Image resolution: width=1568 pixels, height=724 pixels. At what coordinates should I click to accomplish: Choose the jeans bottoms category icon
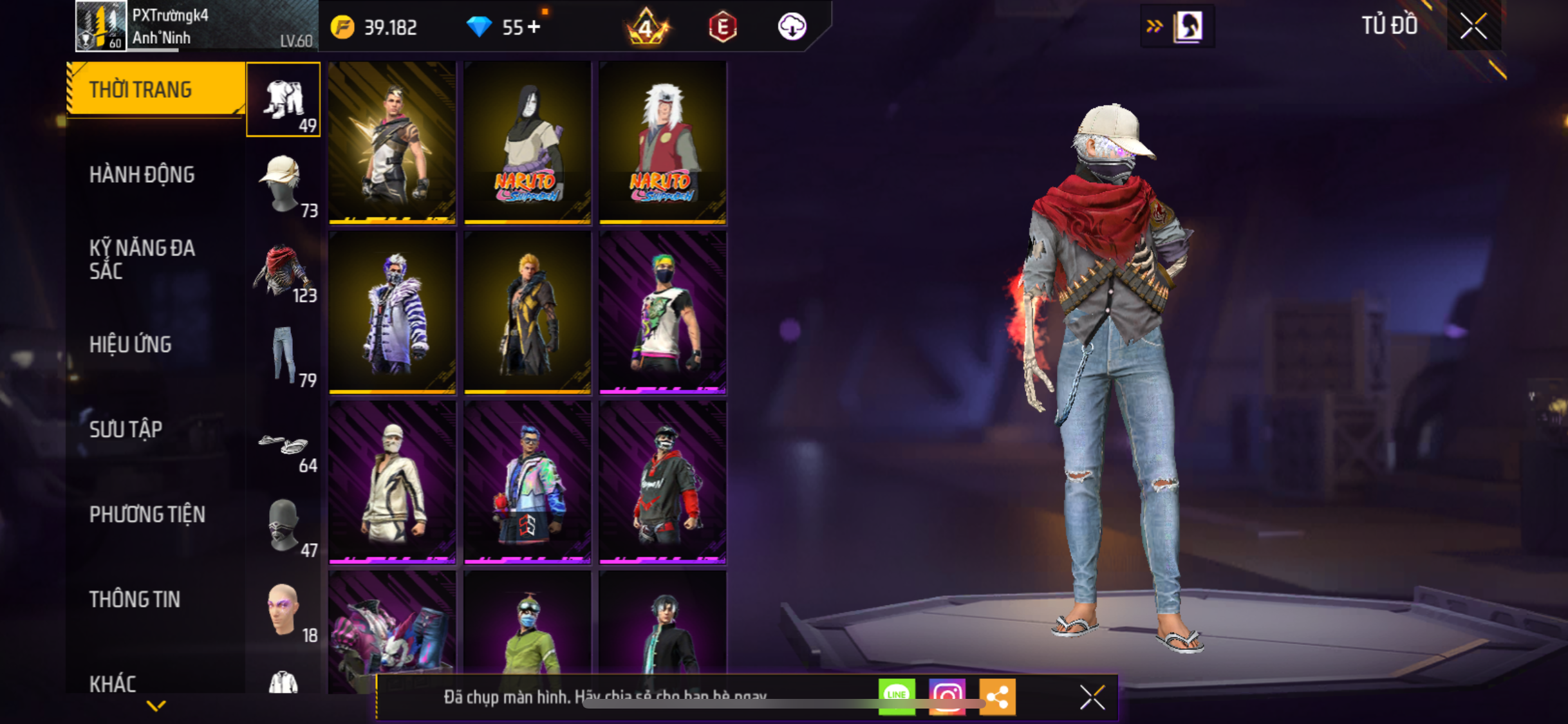pos(283,355)
